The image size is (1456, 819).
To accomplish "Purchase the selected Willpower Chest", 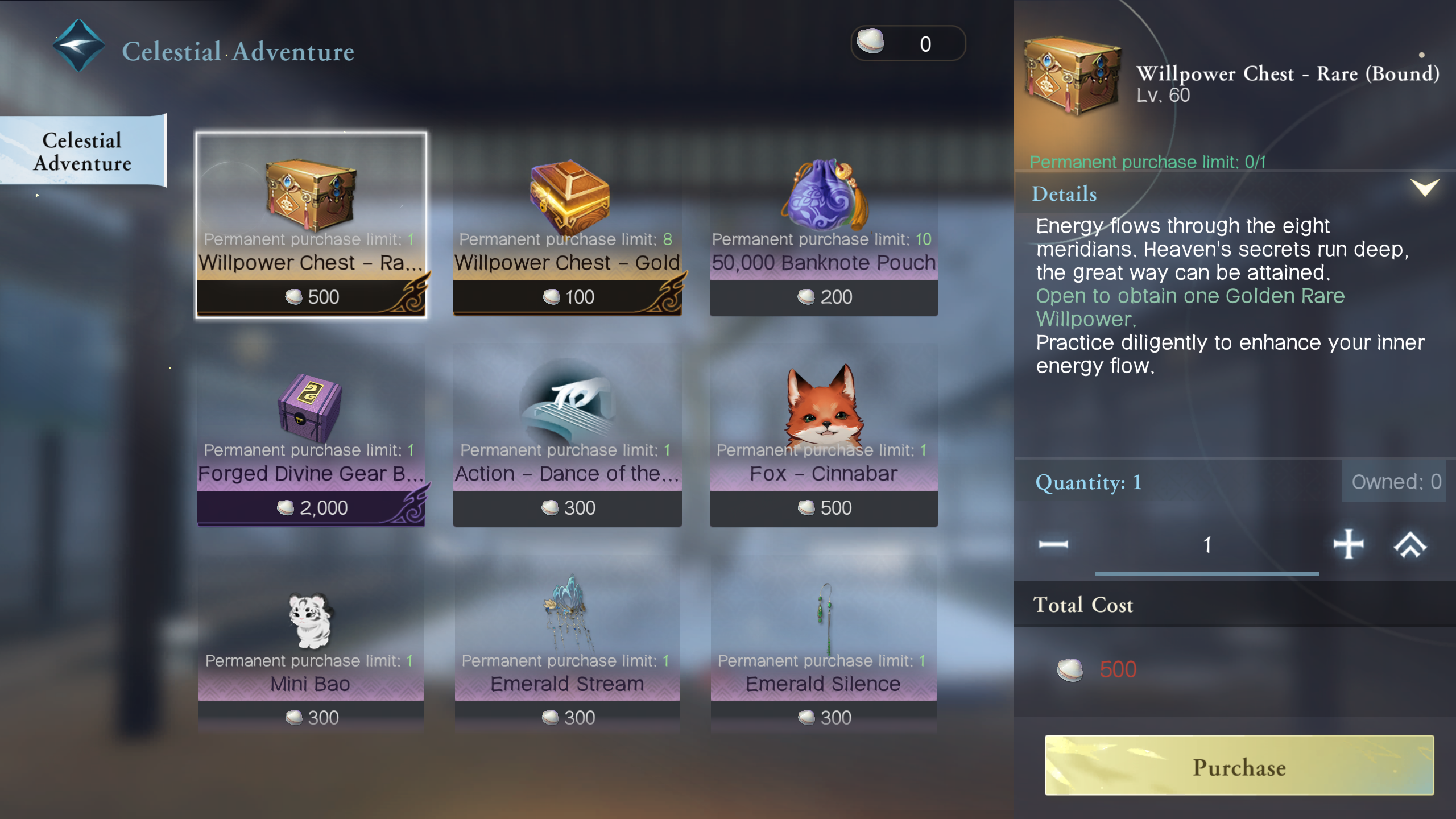I will (1239, 766).
